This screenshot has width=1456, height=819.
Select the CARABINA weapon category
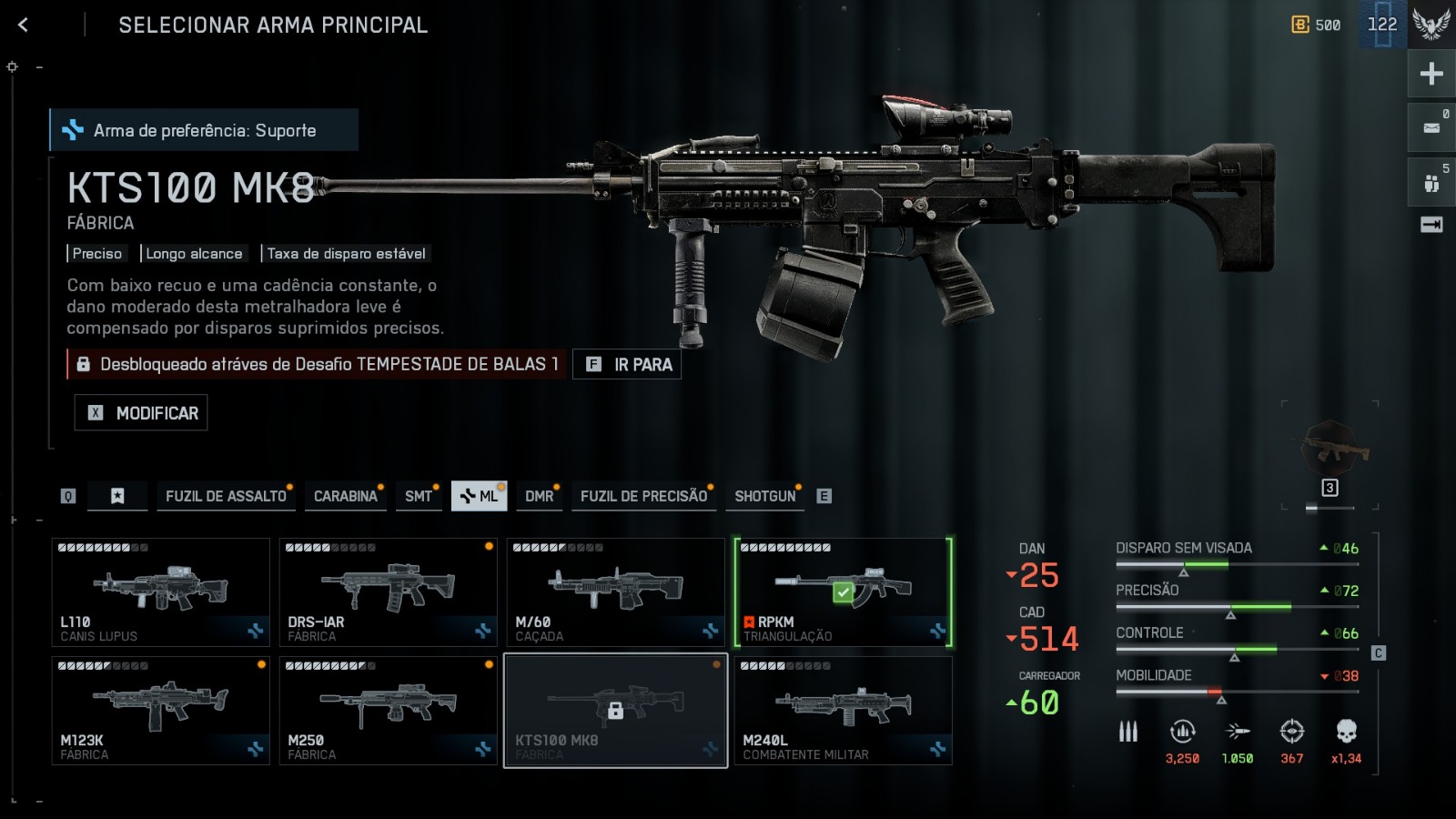pyautogui.click(x=345, y=496)
